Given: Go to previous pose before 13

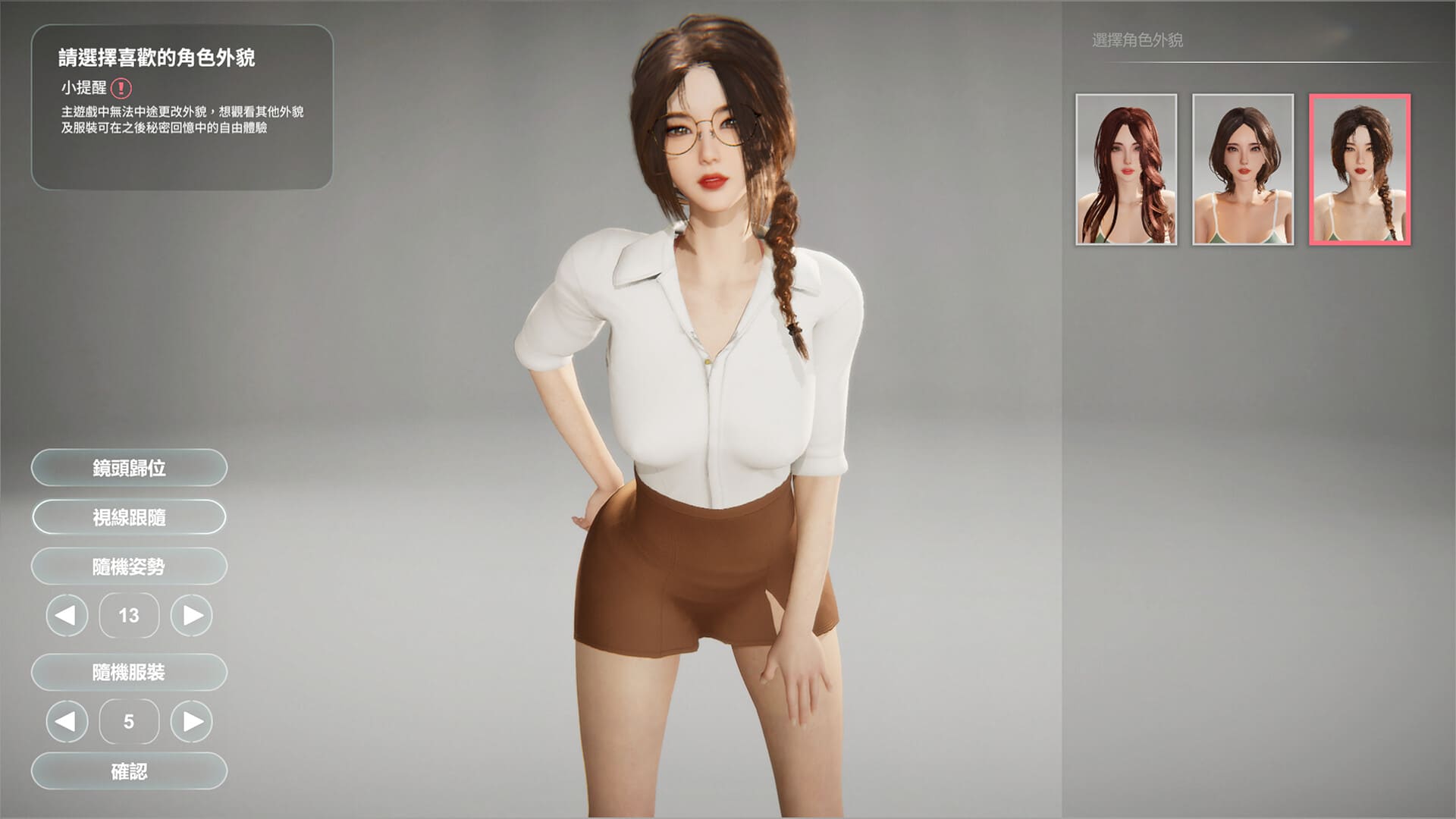Looking at the screenshot, I should [x=67, y=615].
